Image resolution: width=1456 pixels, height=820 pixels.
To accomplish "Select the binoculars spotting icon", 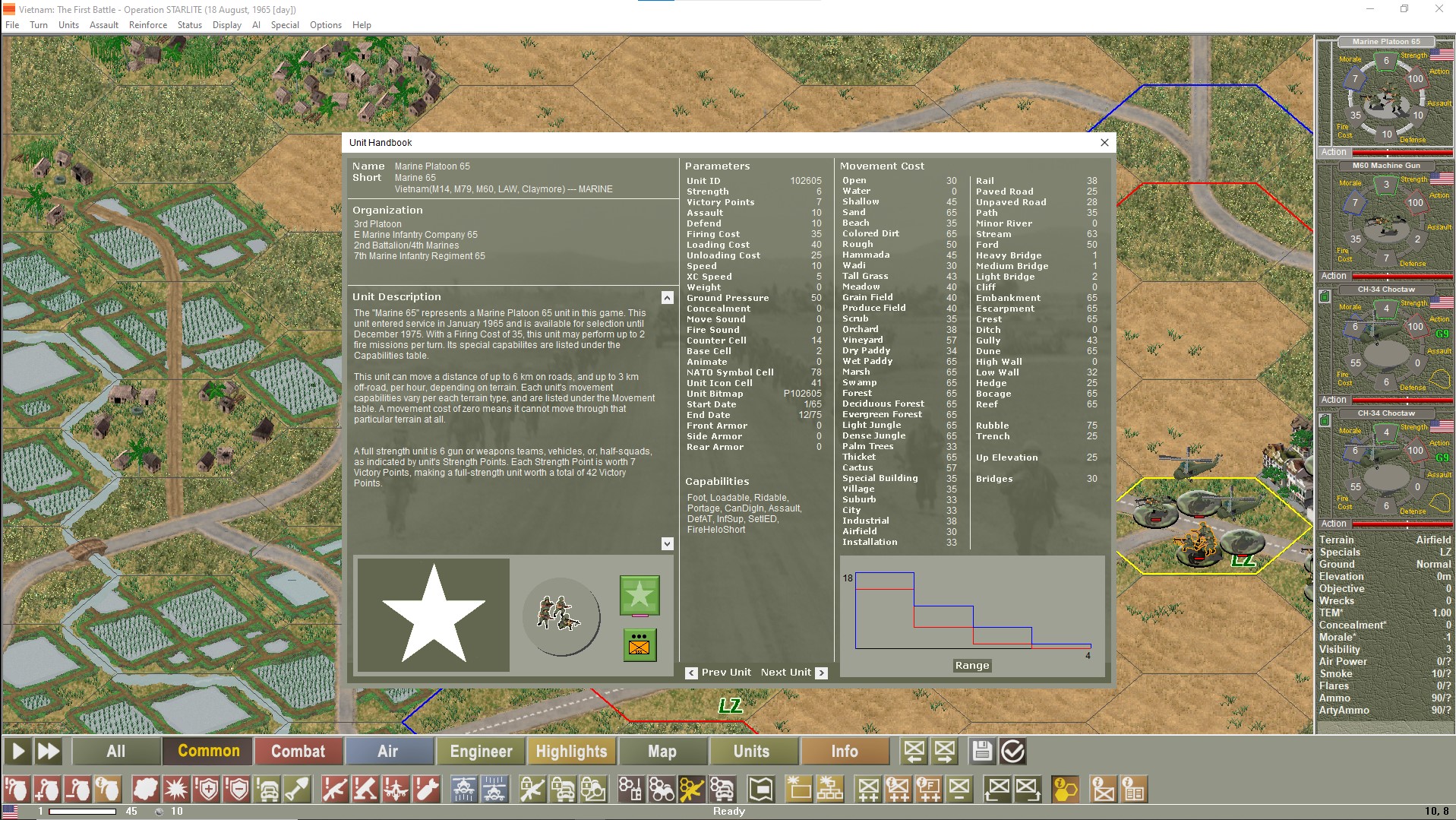I will click(661, 790).
